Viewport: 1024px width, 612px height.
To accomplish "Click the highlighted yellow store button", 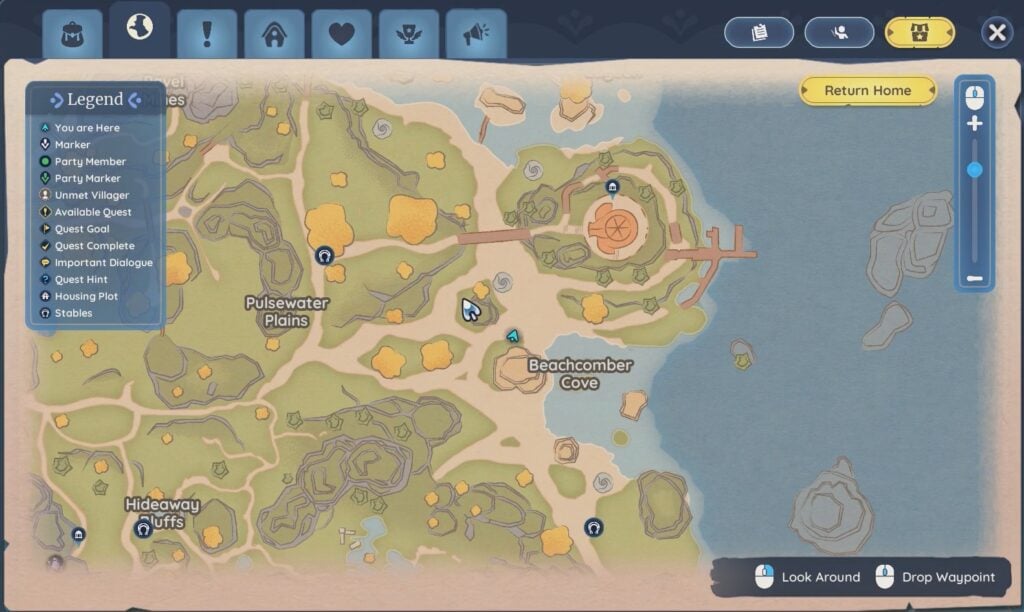I will [920, 33].
